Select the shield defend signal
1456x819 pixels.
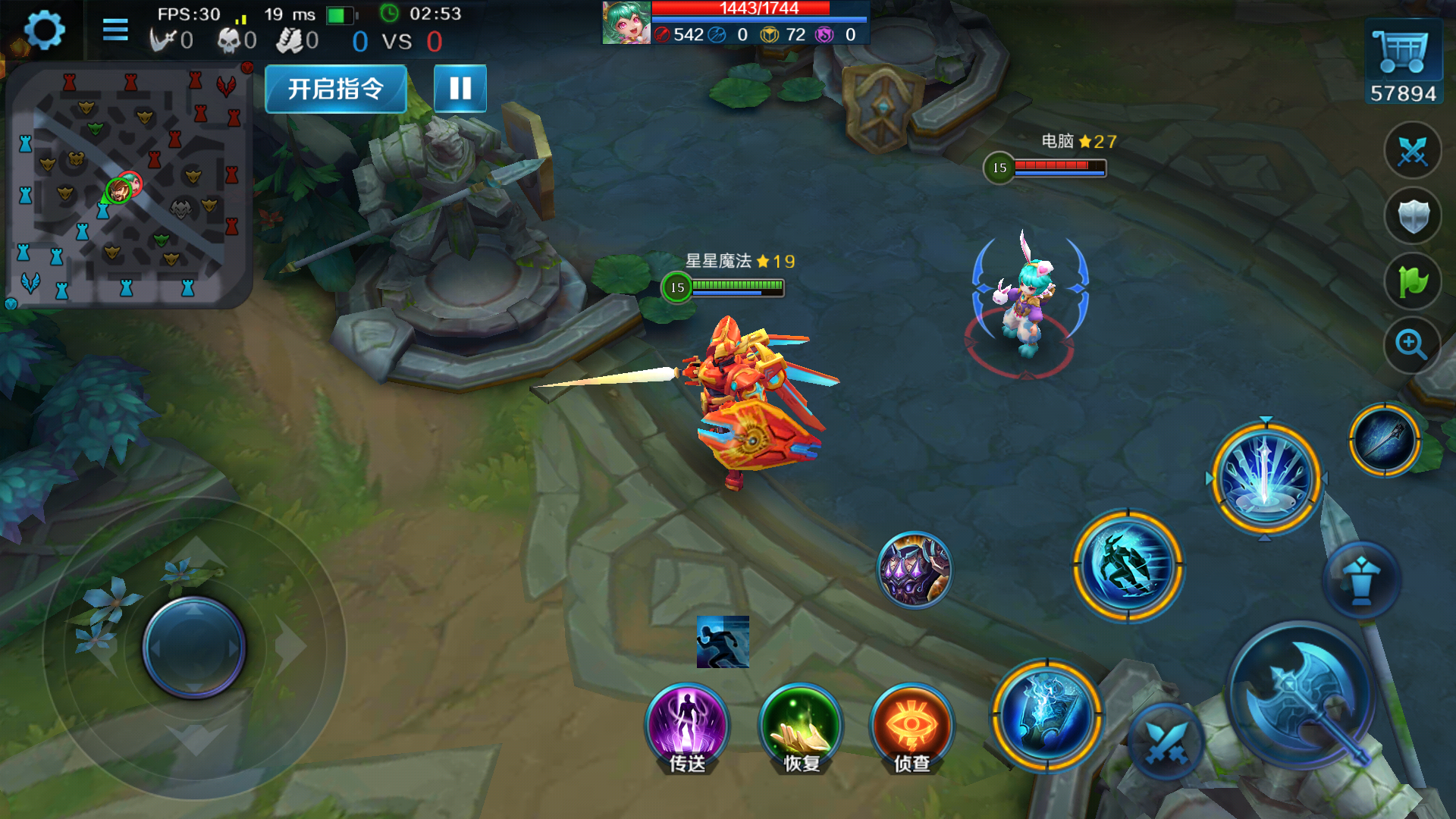[x=1413, y=217]
